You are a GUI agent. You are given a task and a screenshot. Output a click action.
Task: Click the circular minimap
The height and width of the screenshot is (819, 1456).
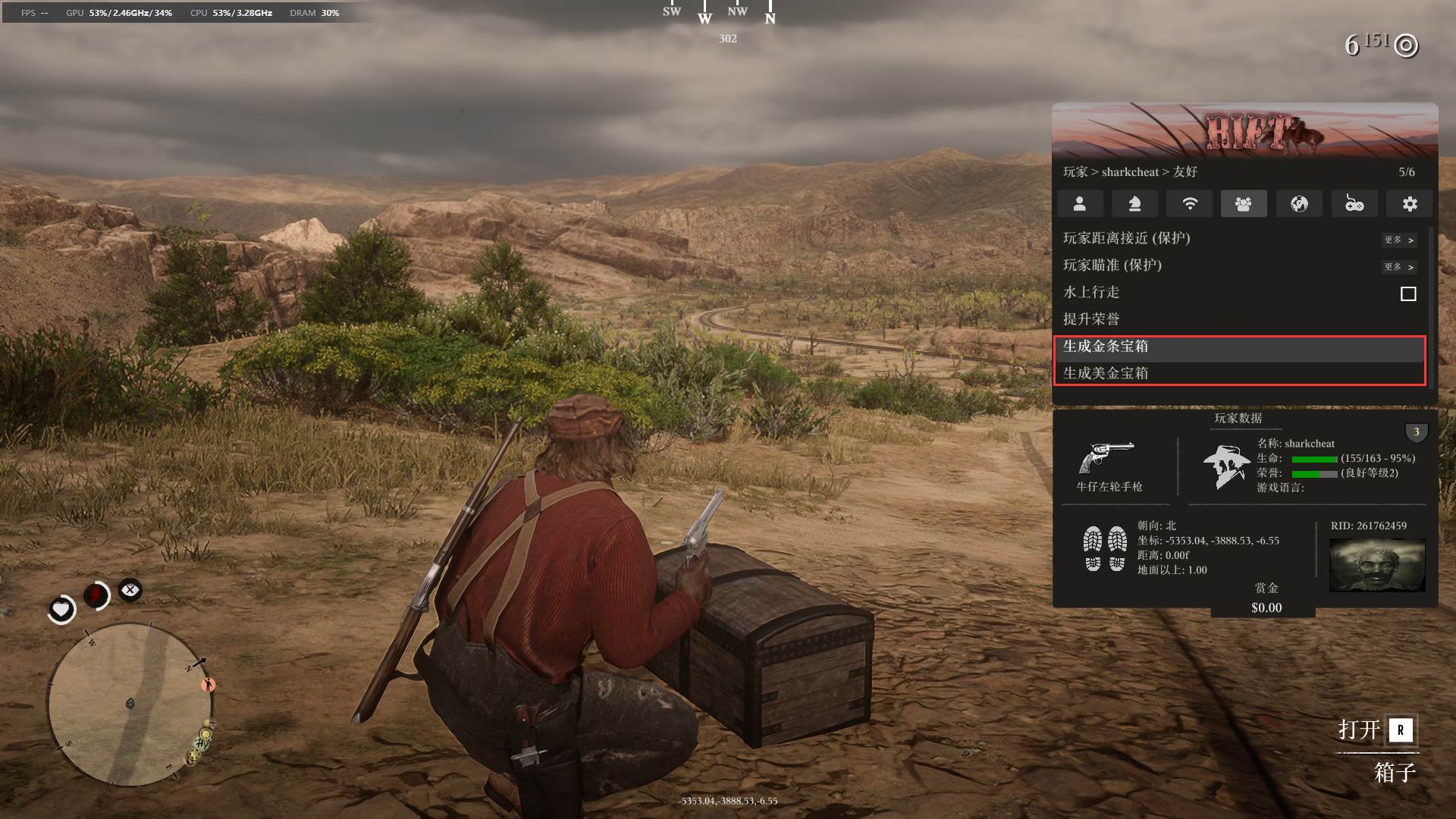(x=130, y=705)
